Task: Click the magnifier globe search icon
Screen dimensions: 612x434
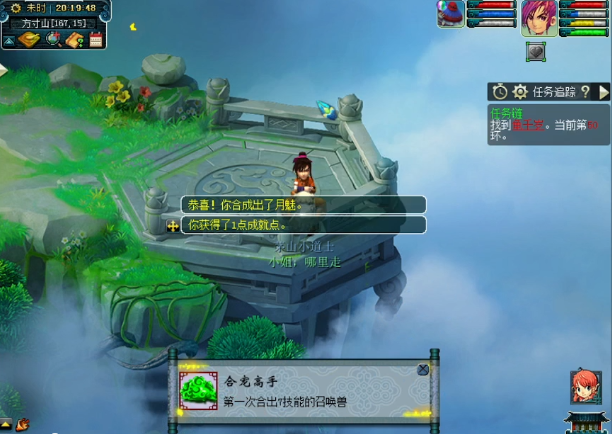Action: point(53,39)
